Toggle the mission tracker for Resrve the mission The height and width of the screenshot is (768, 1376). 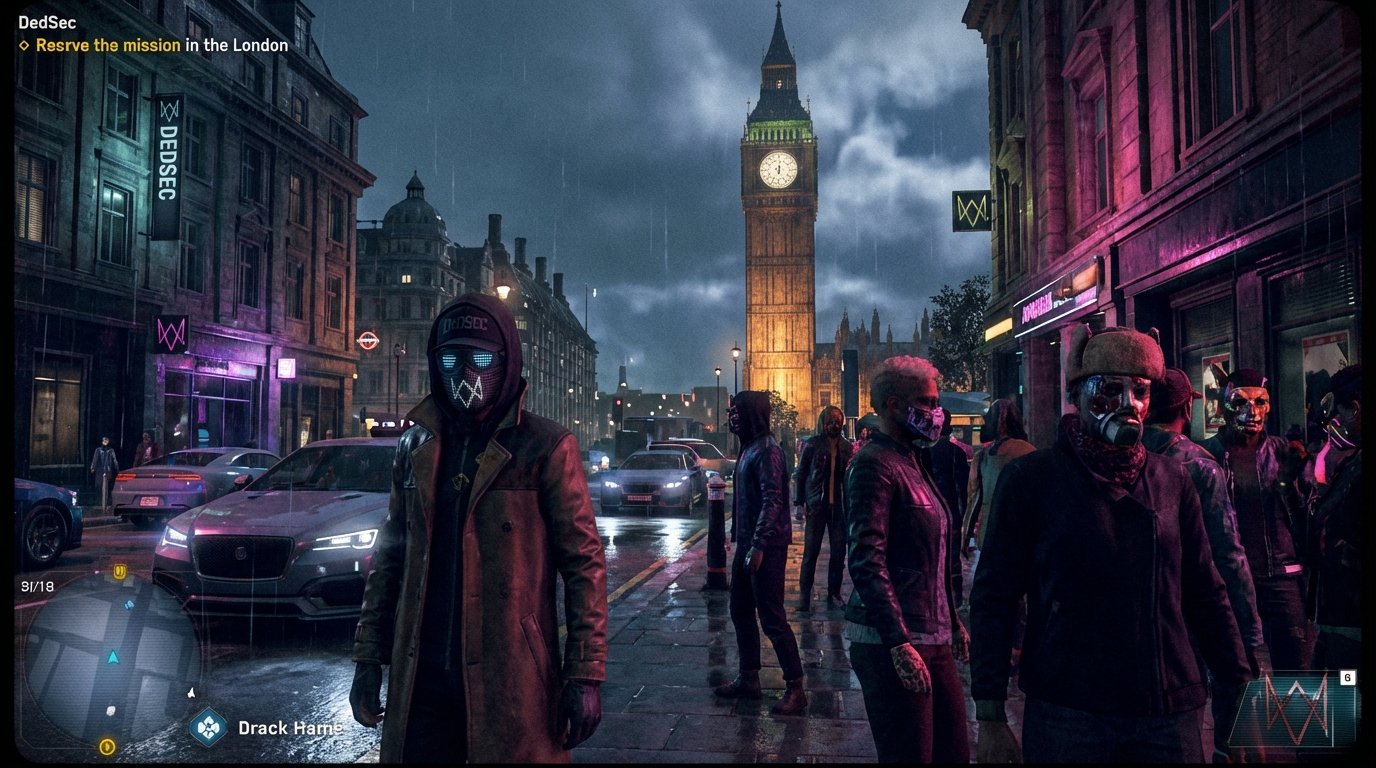point(107,45)
